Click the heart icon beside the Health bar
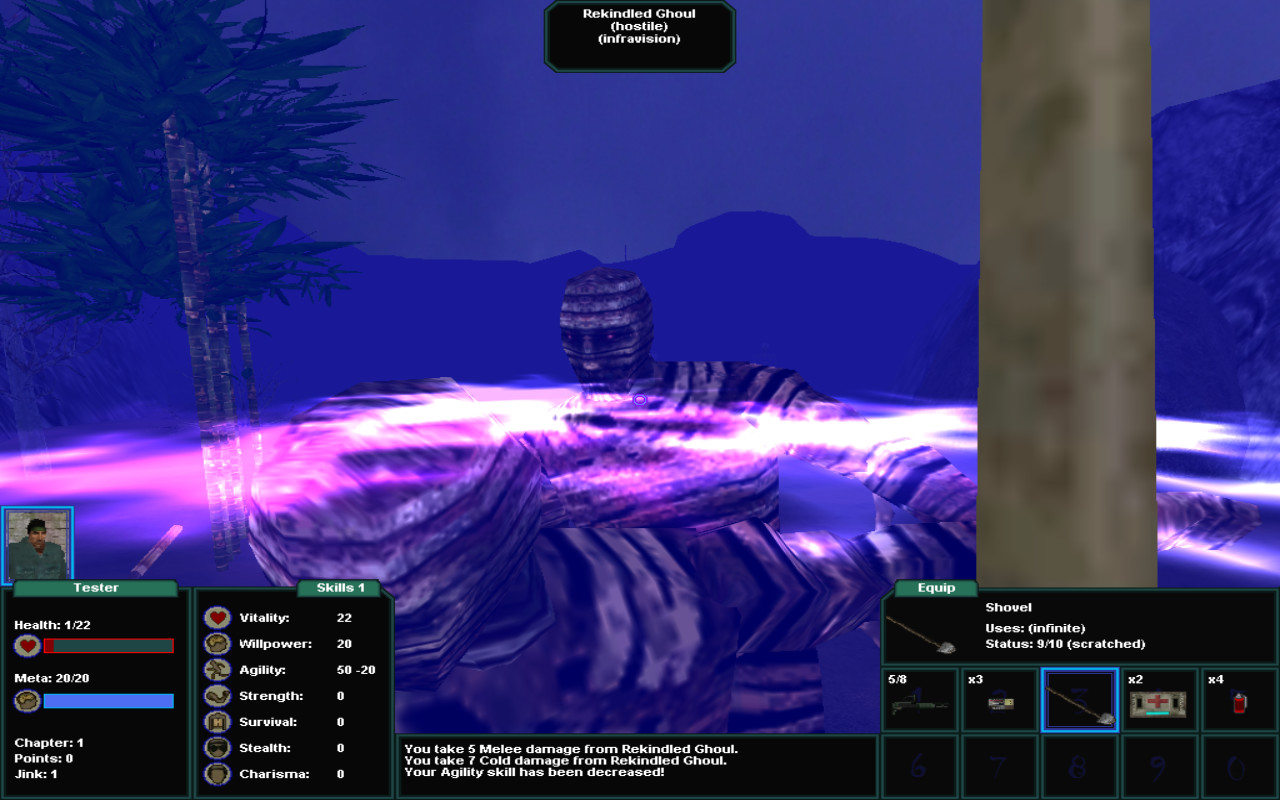This screenshot has height=800, width=1280. click(x=27, y=645)
